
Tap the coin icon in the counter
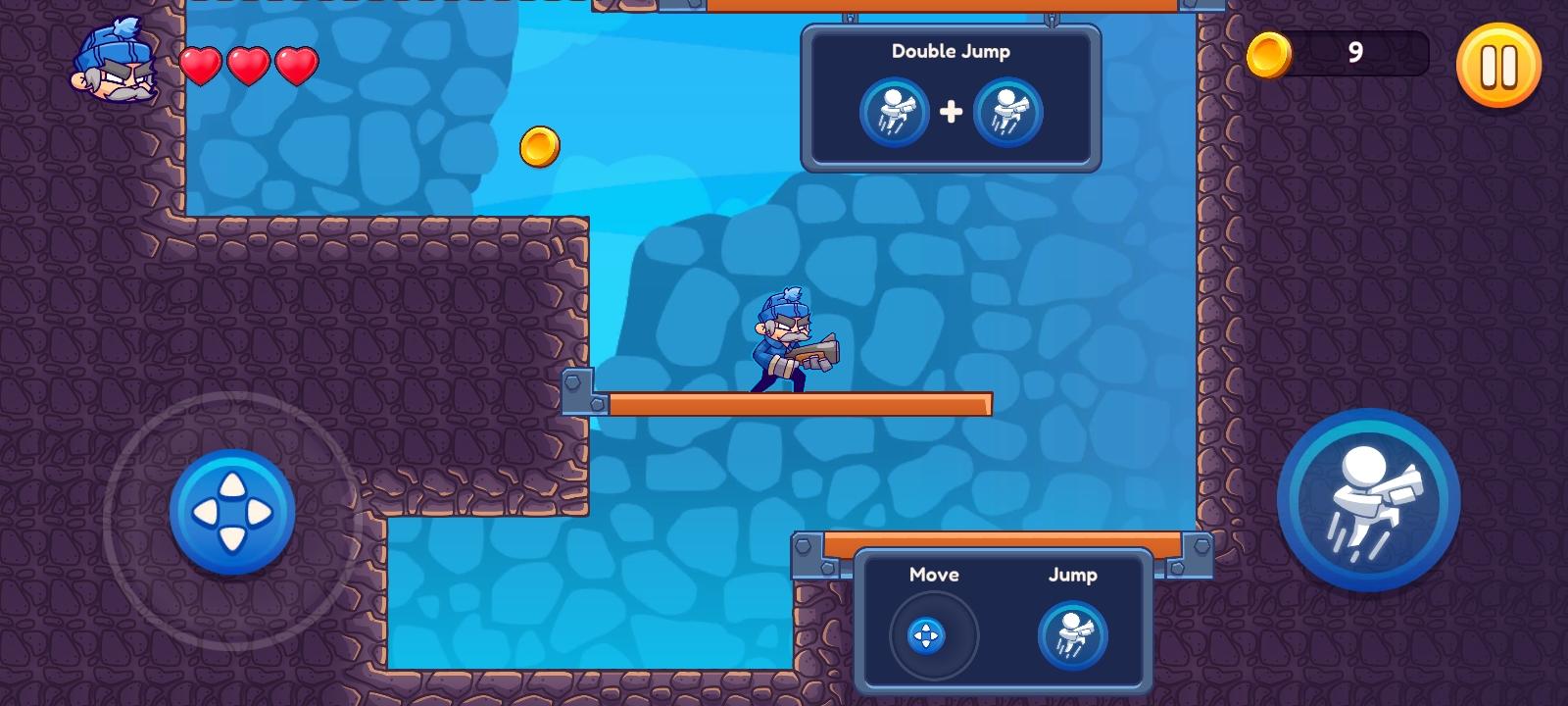tap(1269, 54)
